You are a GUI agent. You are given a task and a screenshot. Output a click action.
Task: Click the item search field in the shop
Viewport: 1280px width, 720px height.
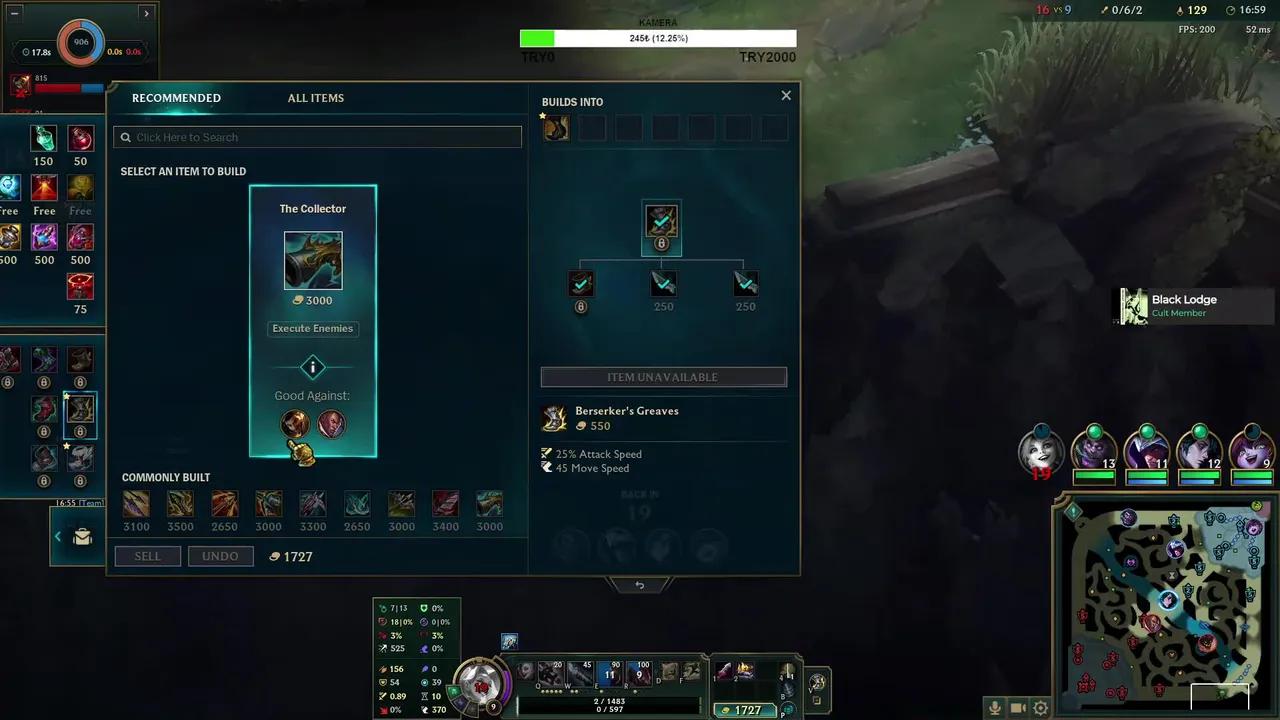317,136
